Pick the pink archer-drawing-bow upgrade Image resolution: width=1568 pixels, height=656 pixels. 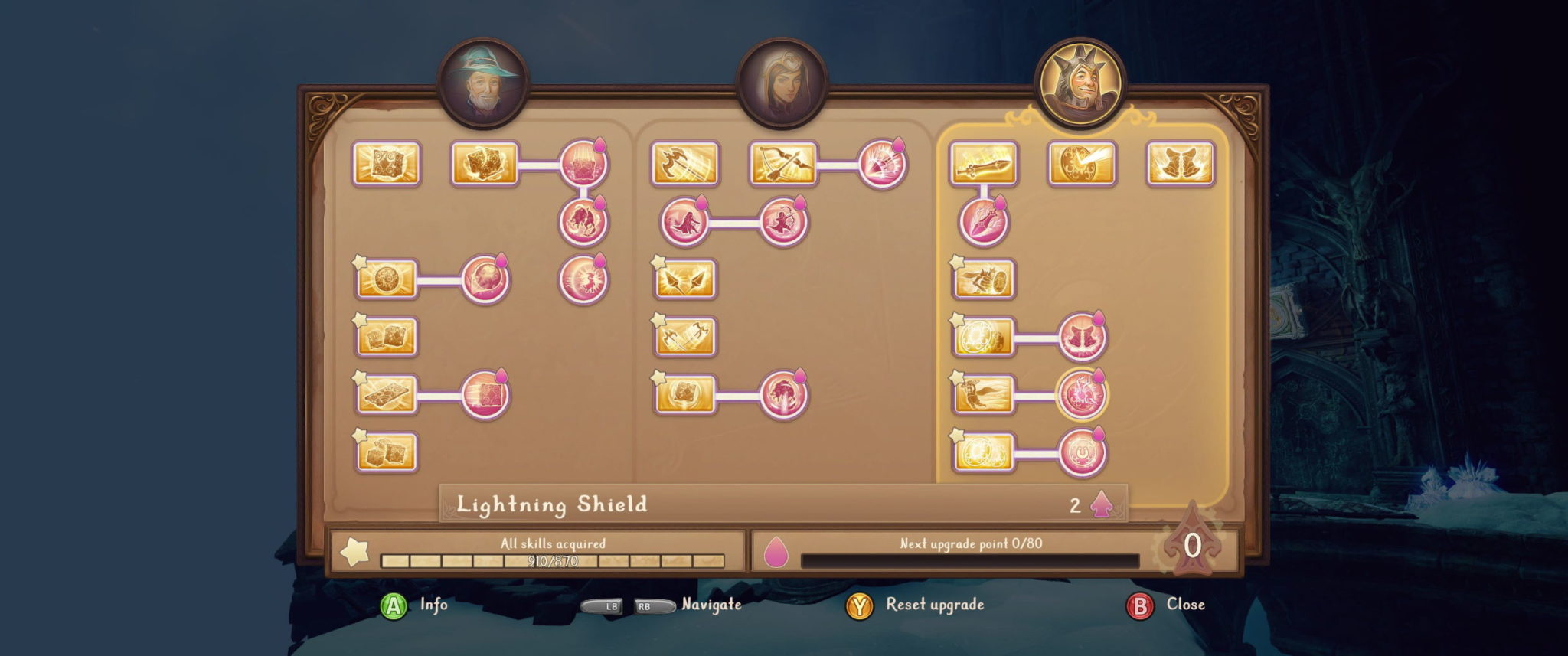tap(783, 221)
